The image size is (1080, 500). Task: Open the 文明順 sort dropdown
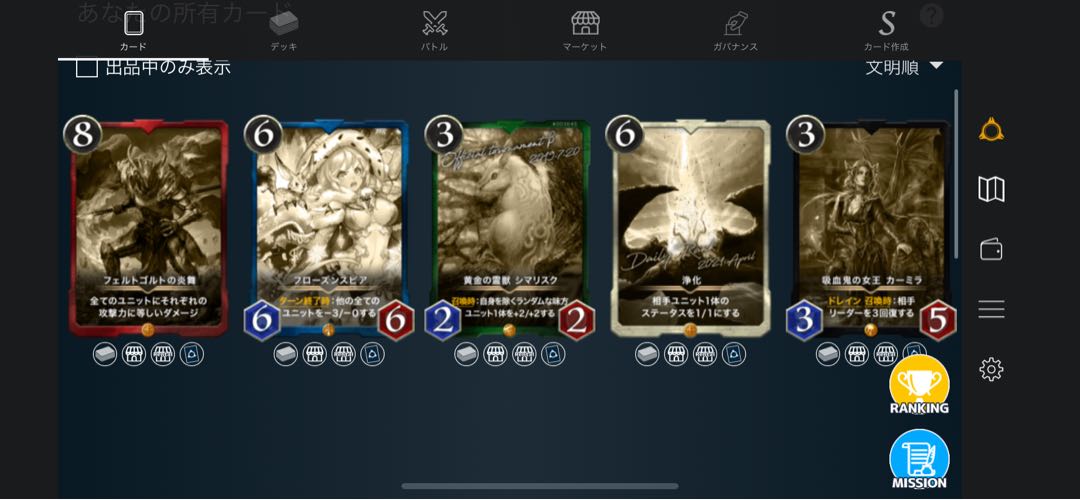(904, 67)
